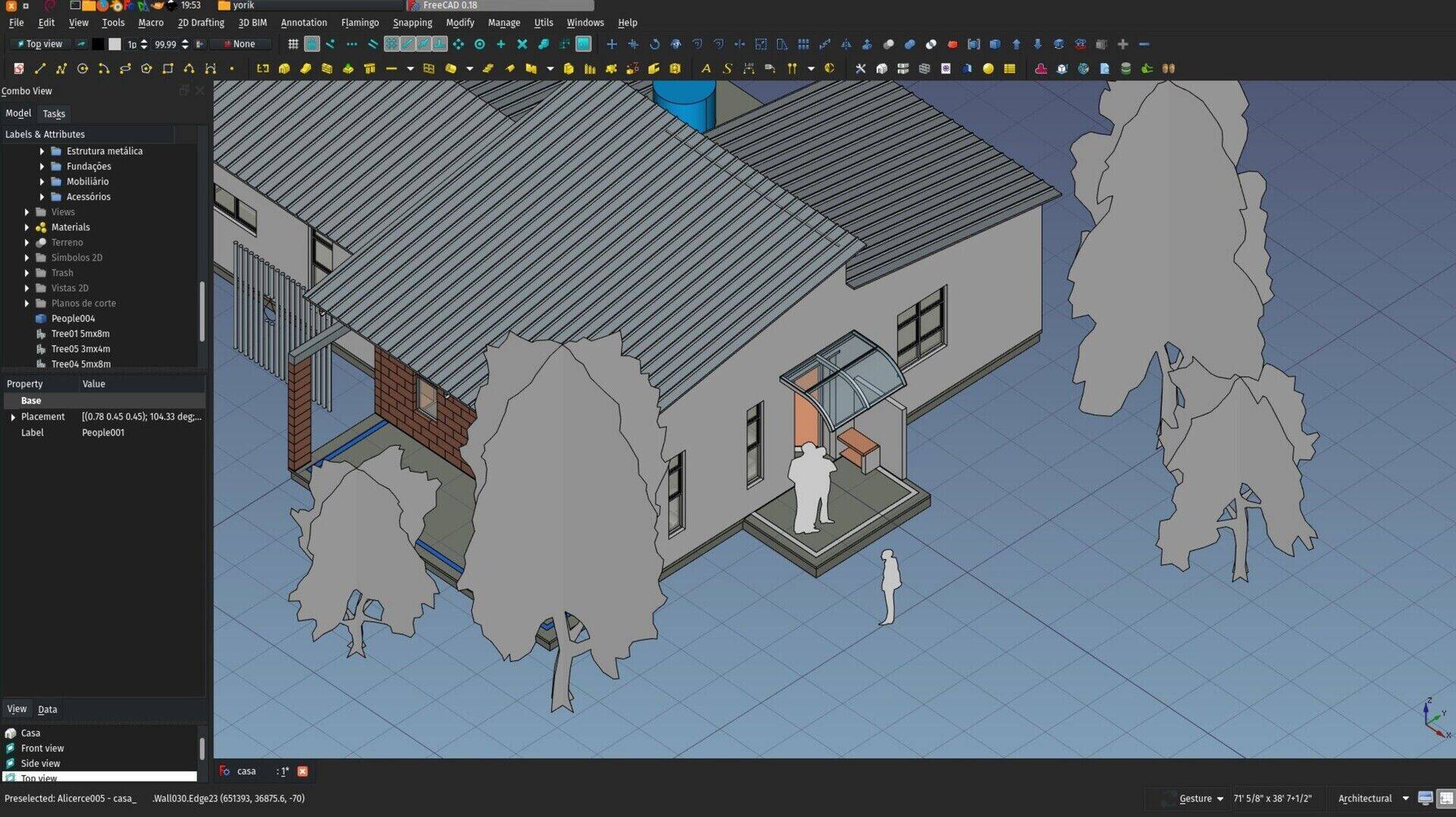This screenshot has width=1456, height=817.
Task: Expand the Materials tree group
Action: click(27, 227)
